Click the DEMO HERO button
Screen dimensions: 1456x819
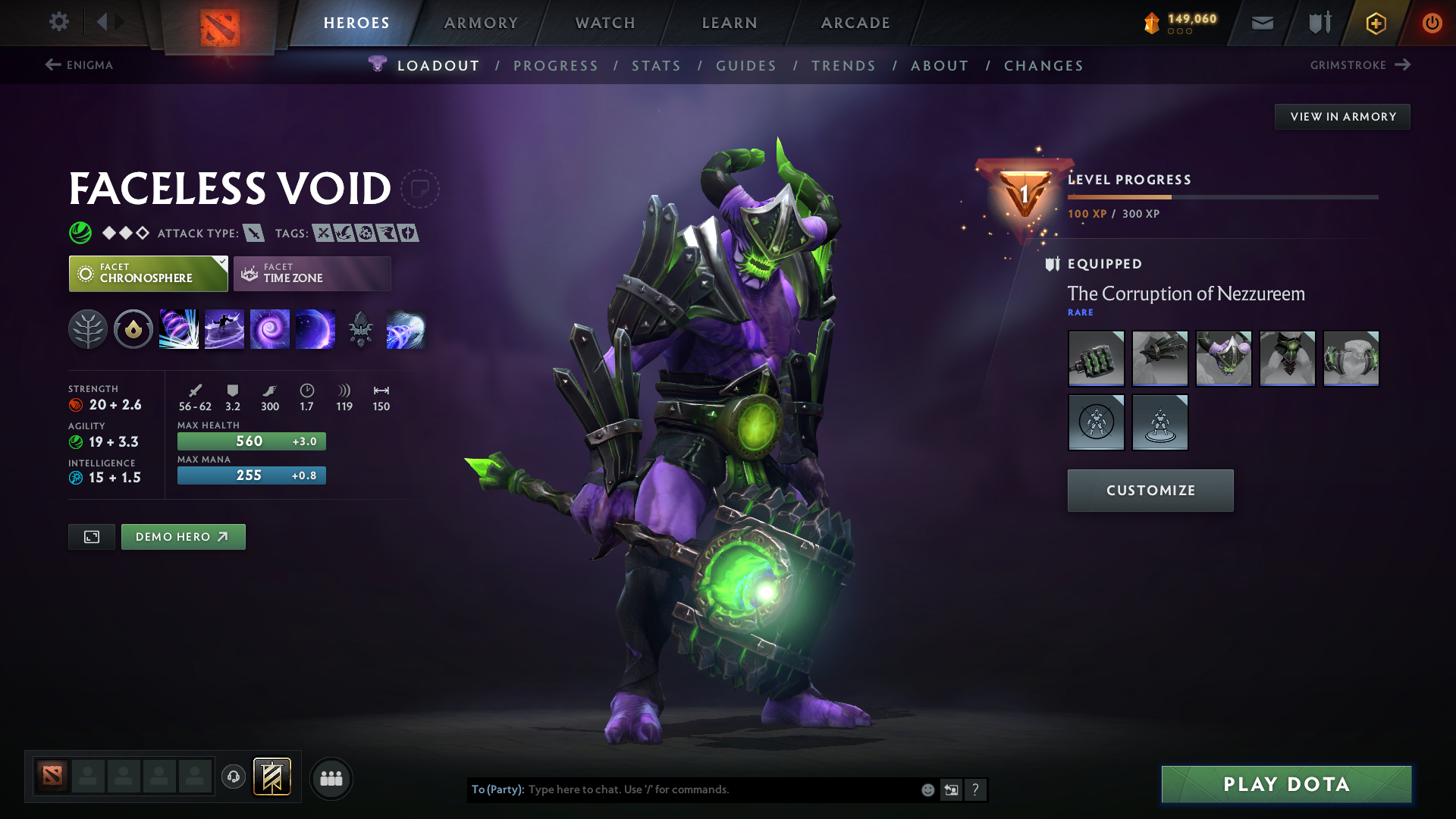click(x=183, y=536)
